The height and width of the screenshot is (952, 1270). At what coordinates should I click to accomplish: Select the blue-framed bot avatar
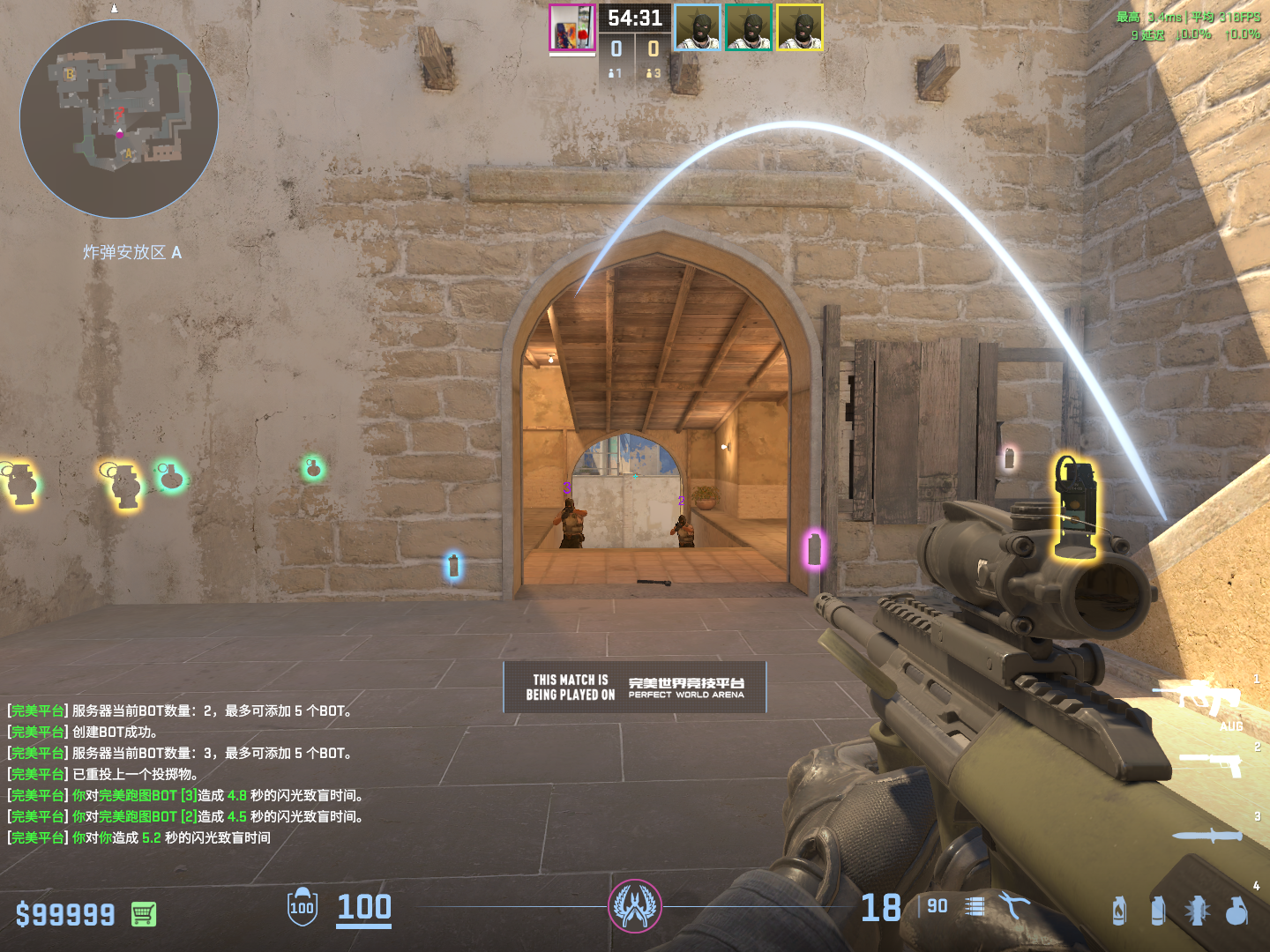(698, 27)
